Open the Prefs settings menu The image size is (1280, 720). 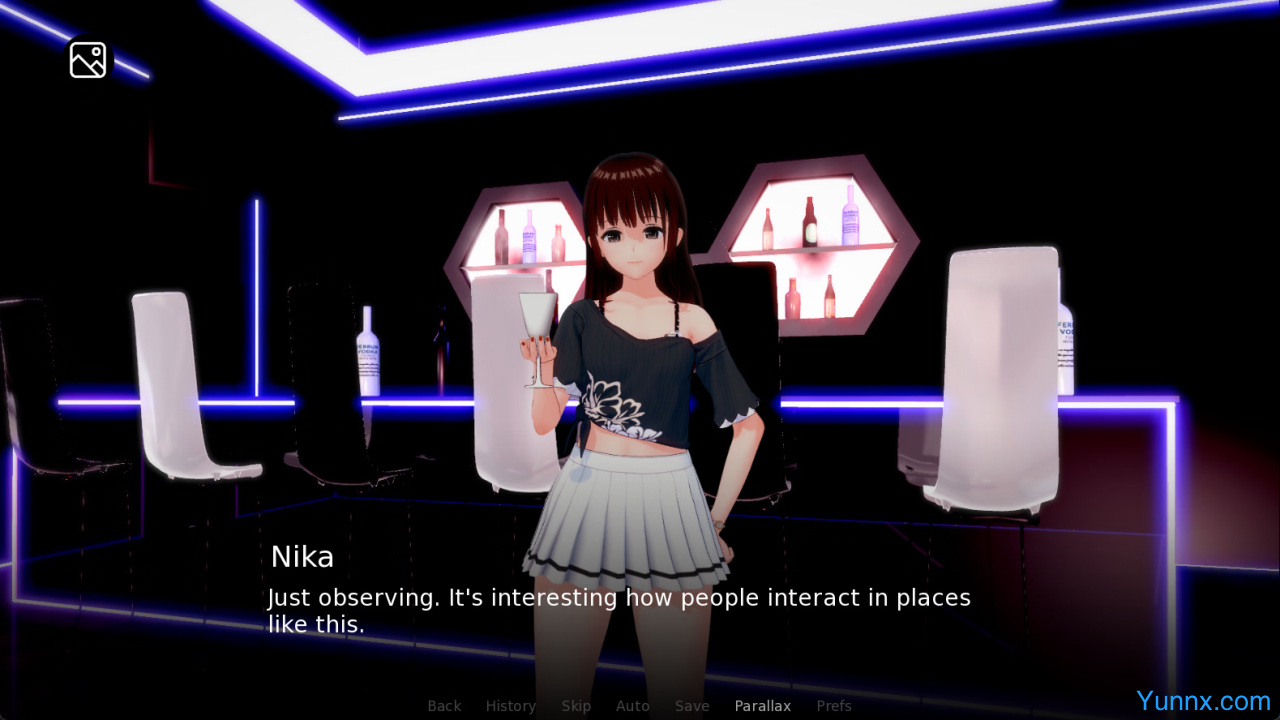click(834, 706)
